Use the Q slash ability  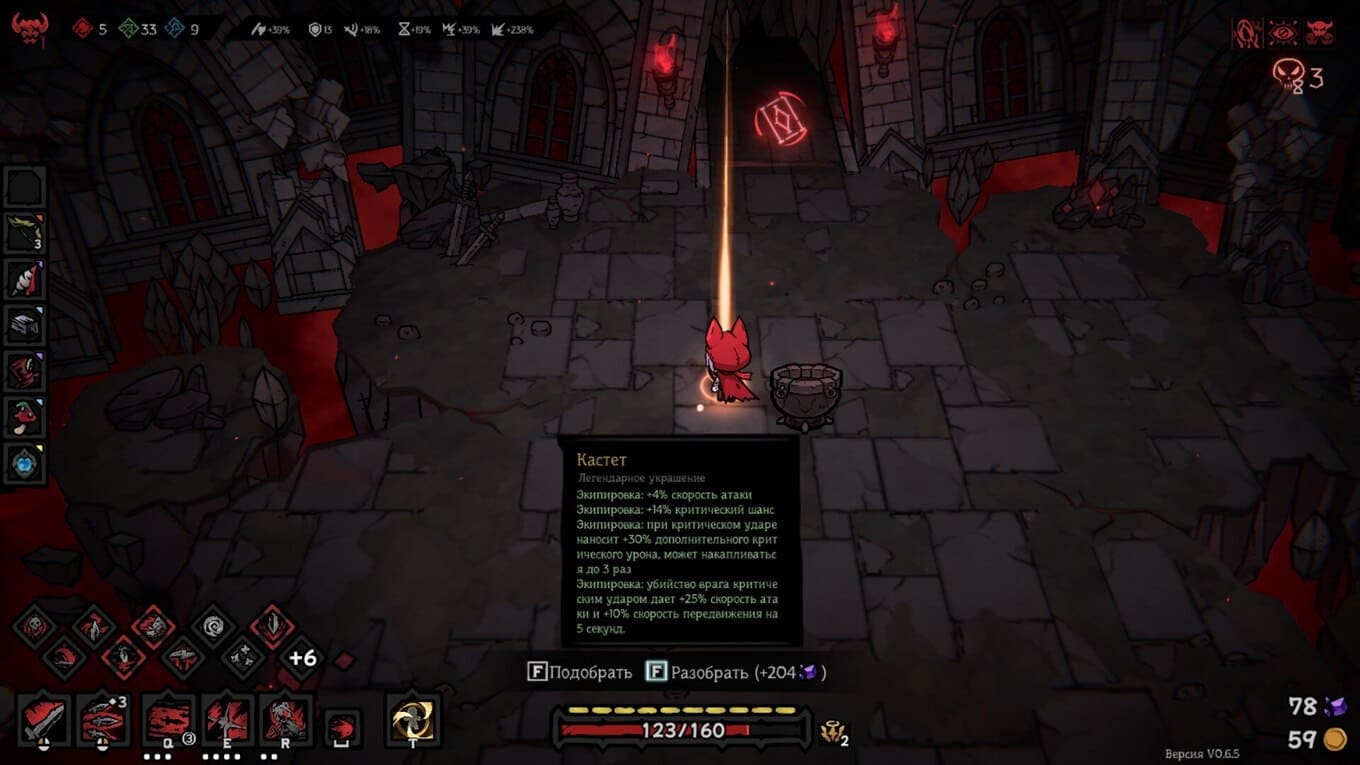coord(169,720)
